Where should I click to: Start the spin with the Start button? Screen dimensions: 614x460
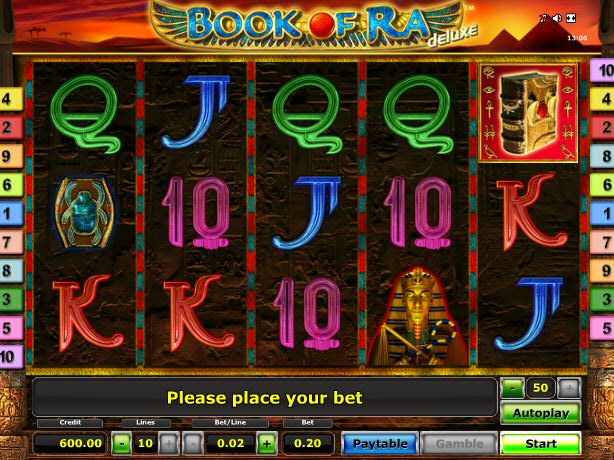(x=540, y=443)
